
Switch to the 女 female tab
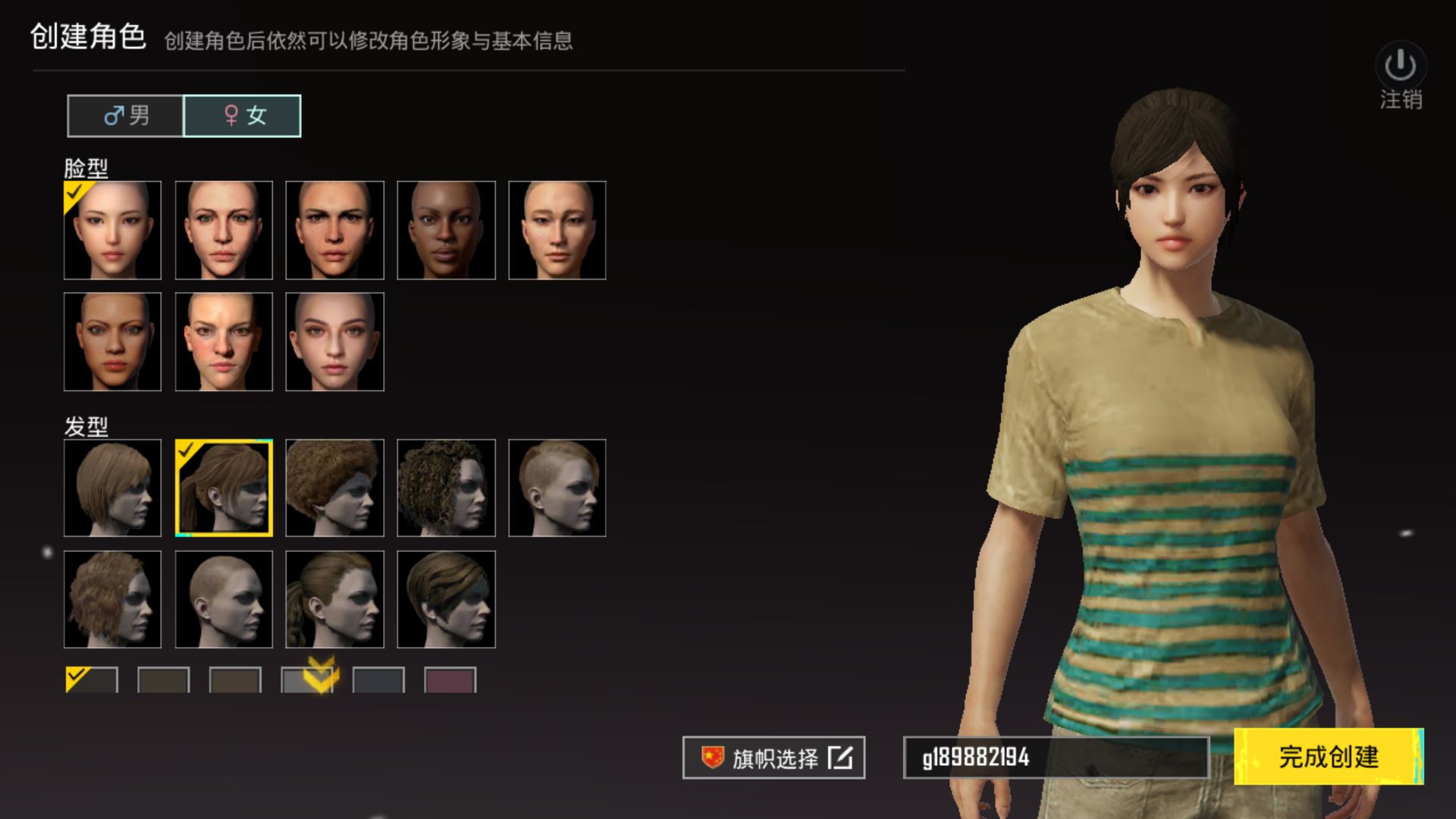[x=242, y=115]
